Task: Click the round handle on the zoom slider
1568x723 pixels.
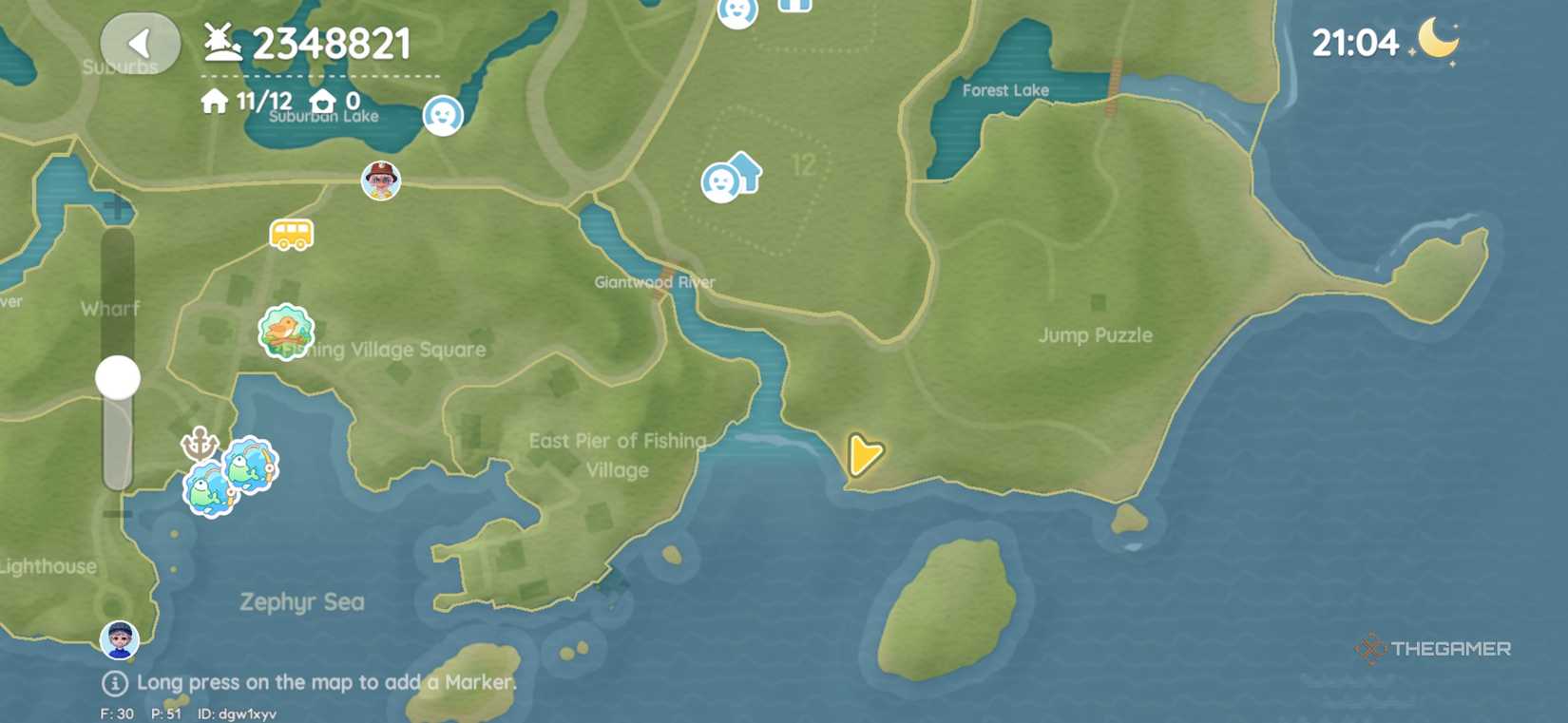Action: [117, 377]
